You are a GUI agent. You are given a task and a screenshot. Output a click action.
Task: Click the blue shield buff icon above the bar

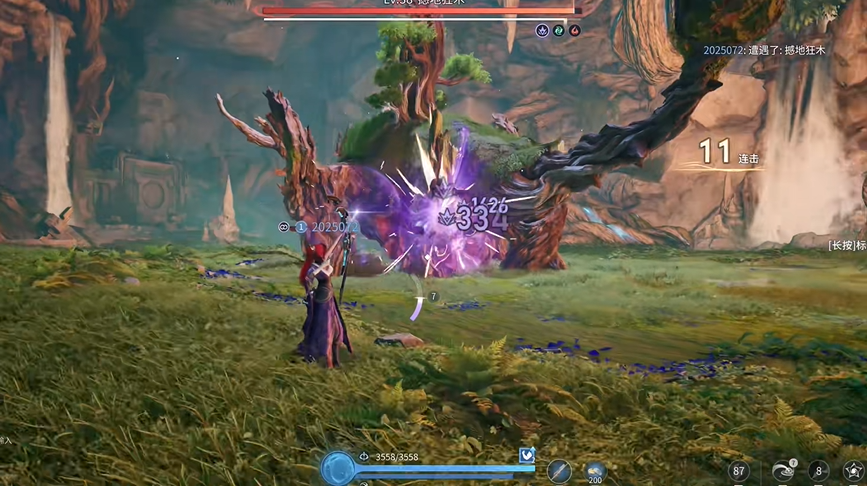coord(527,456)
